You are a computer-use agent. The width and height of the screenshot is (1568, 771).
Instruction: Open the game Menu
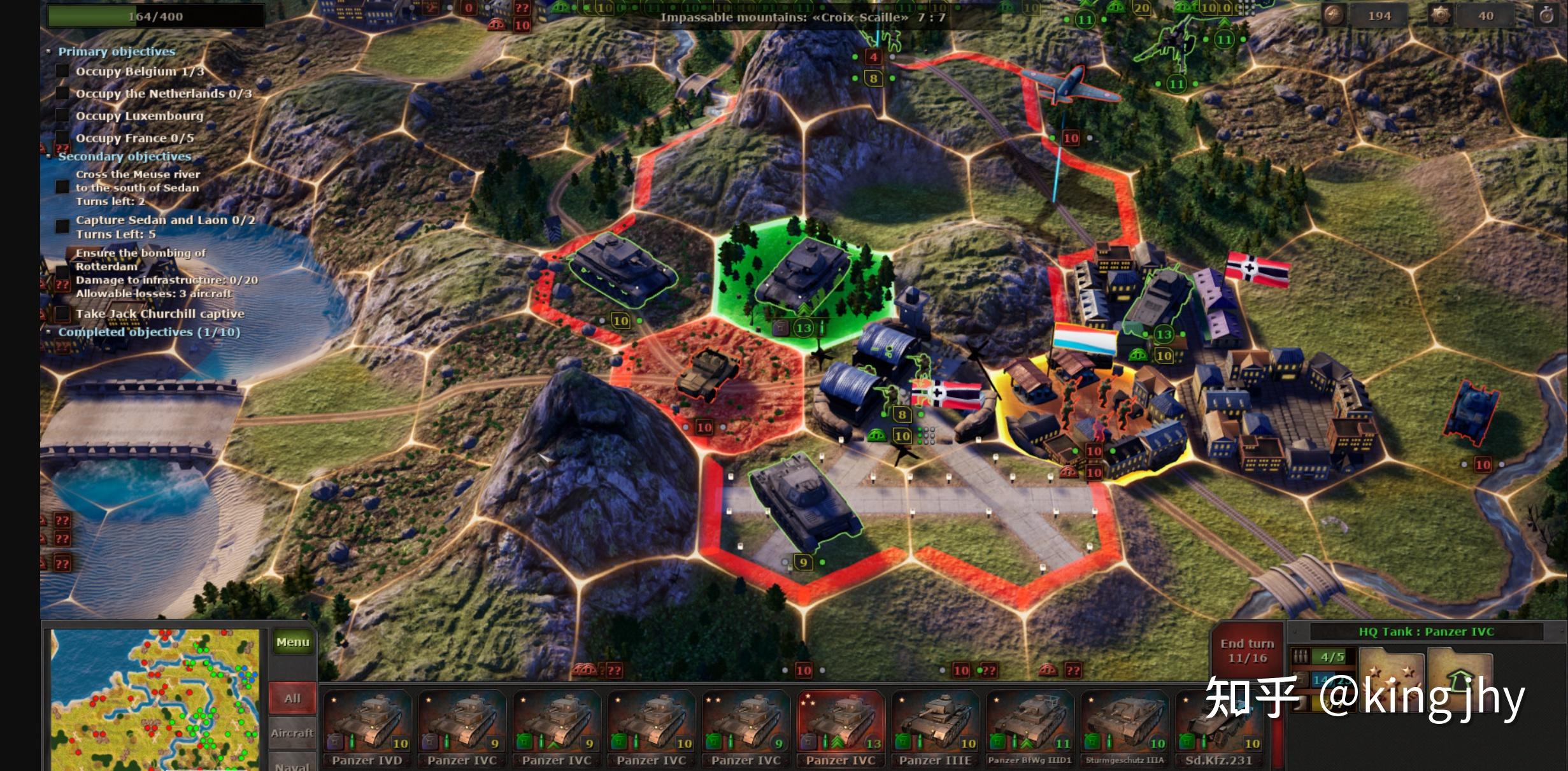coord(292,642)
